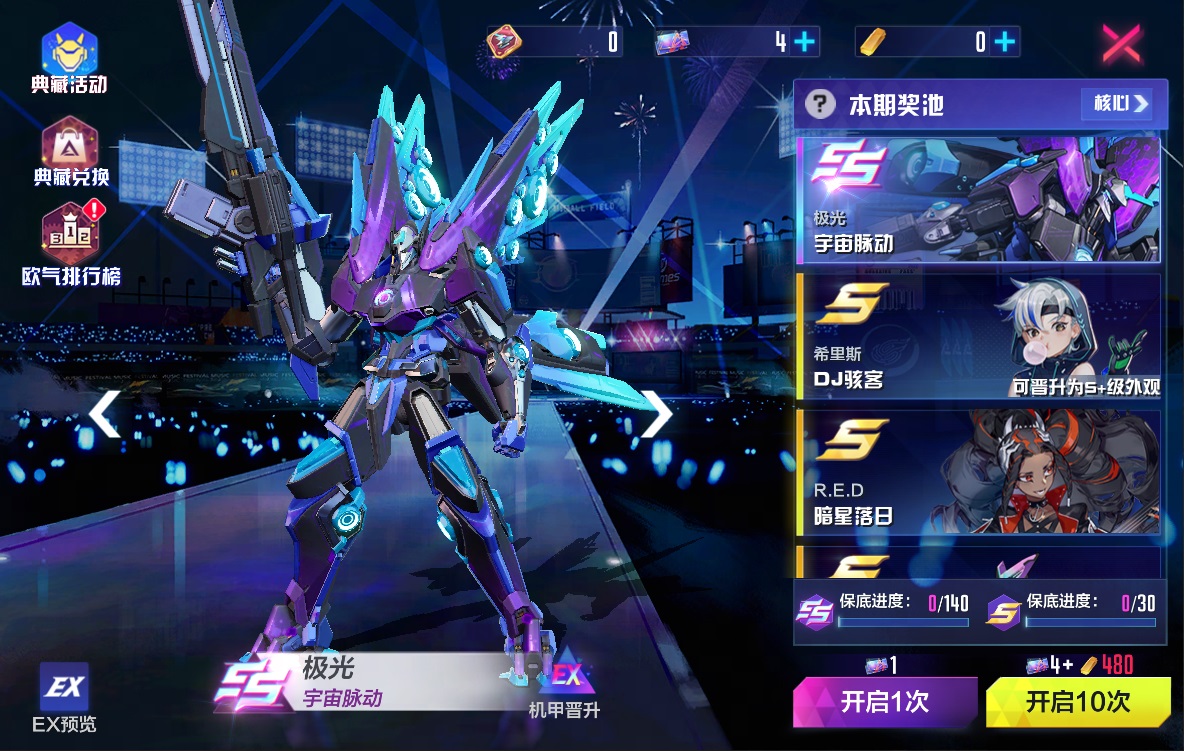Draw once with 开启1次
This screenshot has width=1184, height=751.
884,702
